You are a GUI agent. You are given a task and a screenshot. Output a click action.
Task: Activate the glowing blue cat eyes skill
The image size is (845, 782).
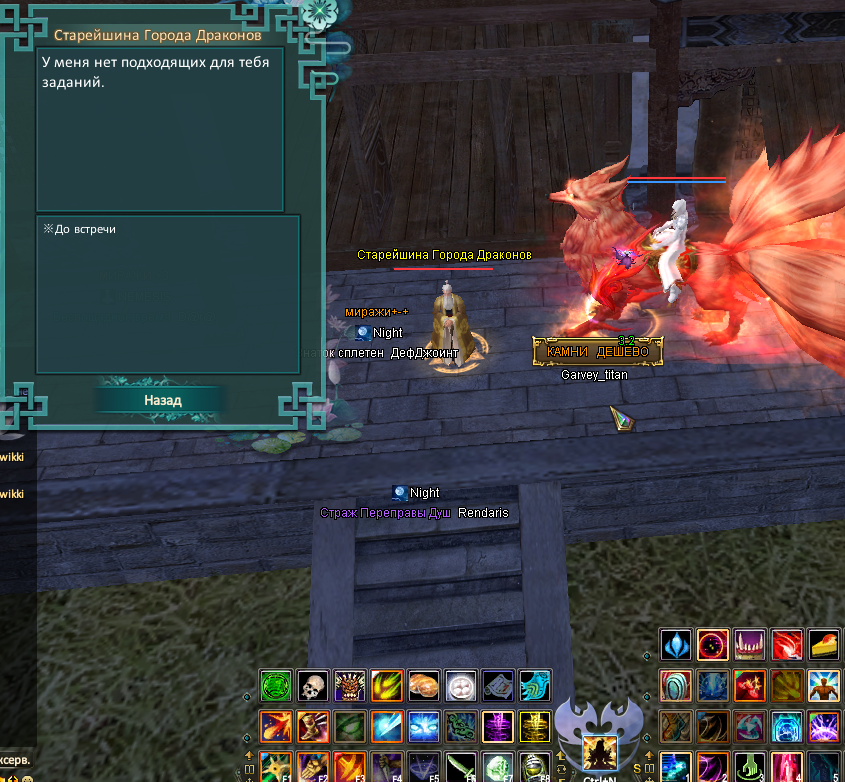click(x=423, y=725)
